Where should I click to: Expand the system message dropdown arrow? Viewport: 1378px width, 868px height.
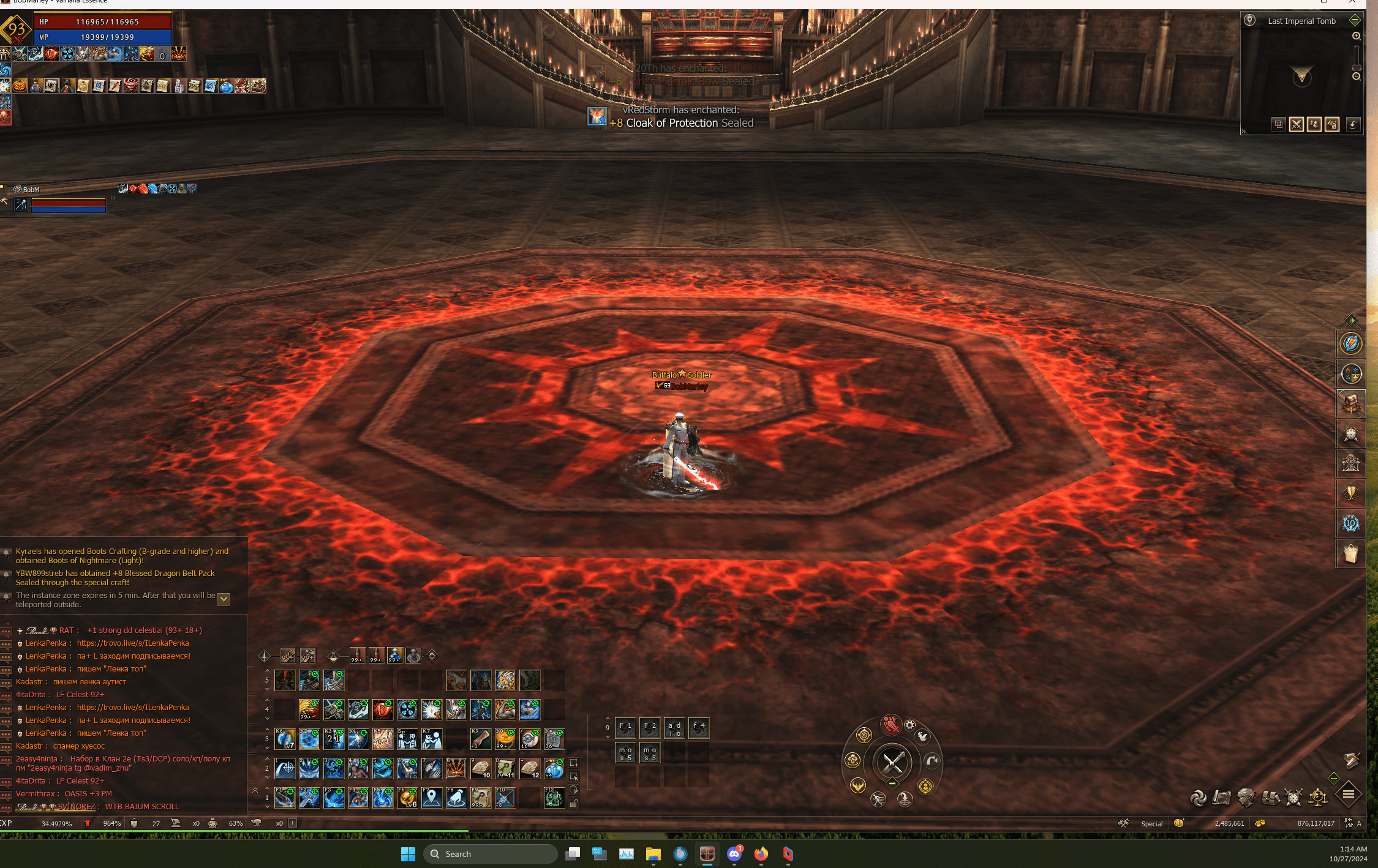(x=224, y=599)
